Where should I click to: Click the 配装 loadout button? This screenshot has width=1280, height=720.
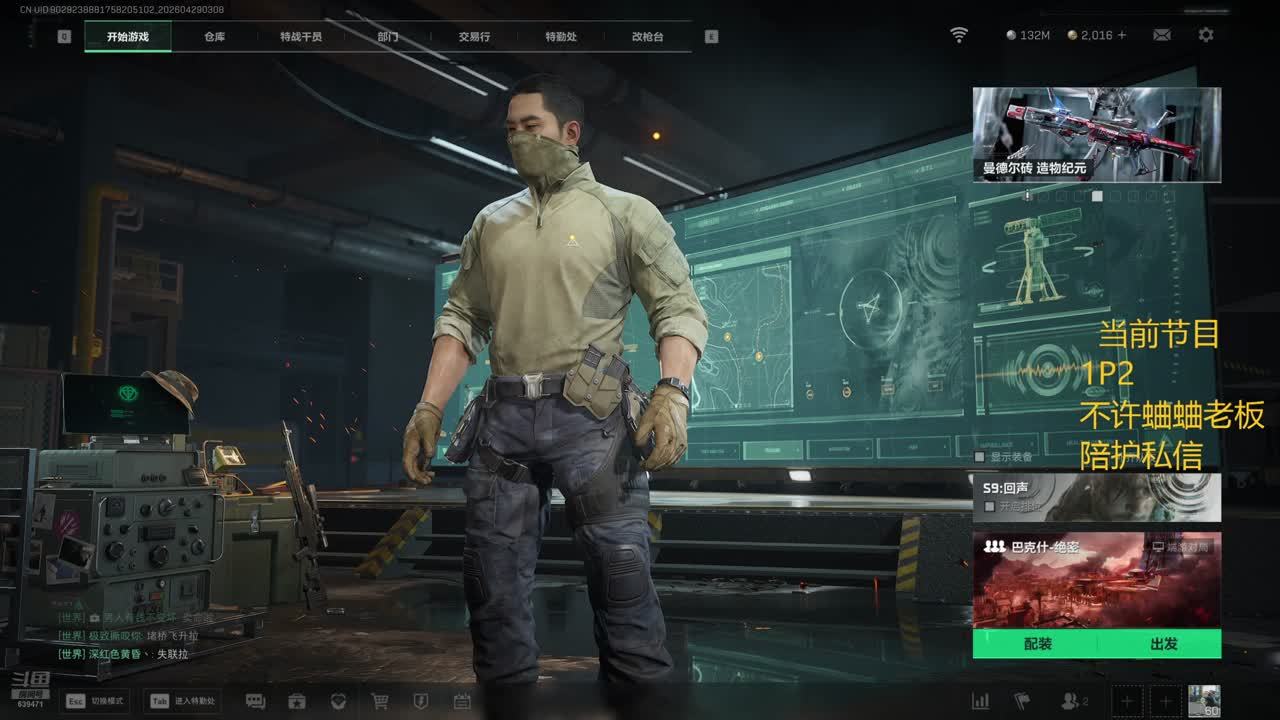pyautogui.click(x=1037, y=644)
